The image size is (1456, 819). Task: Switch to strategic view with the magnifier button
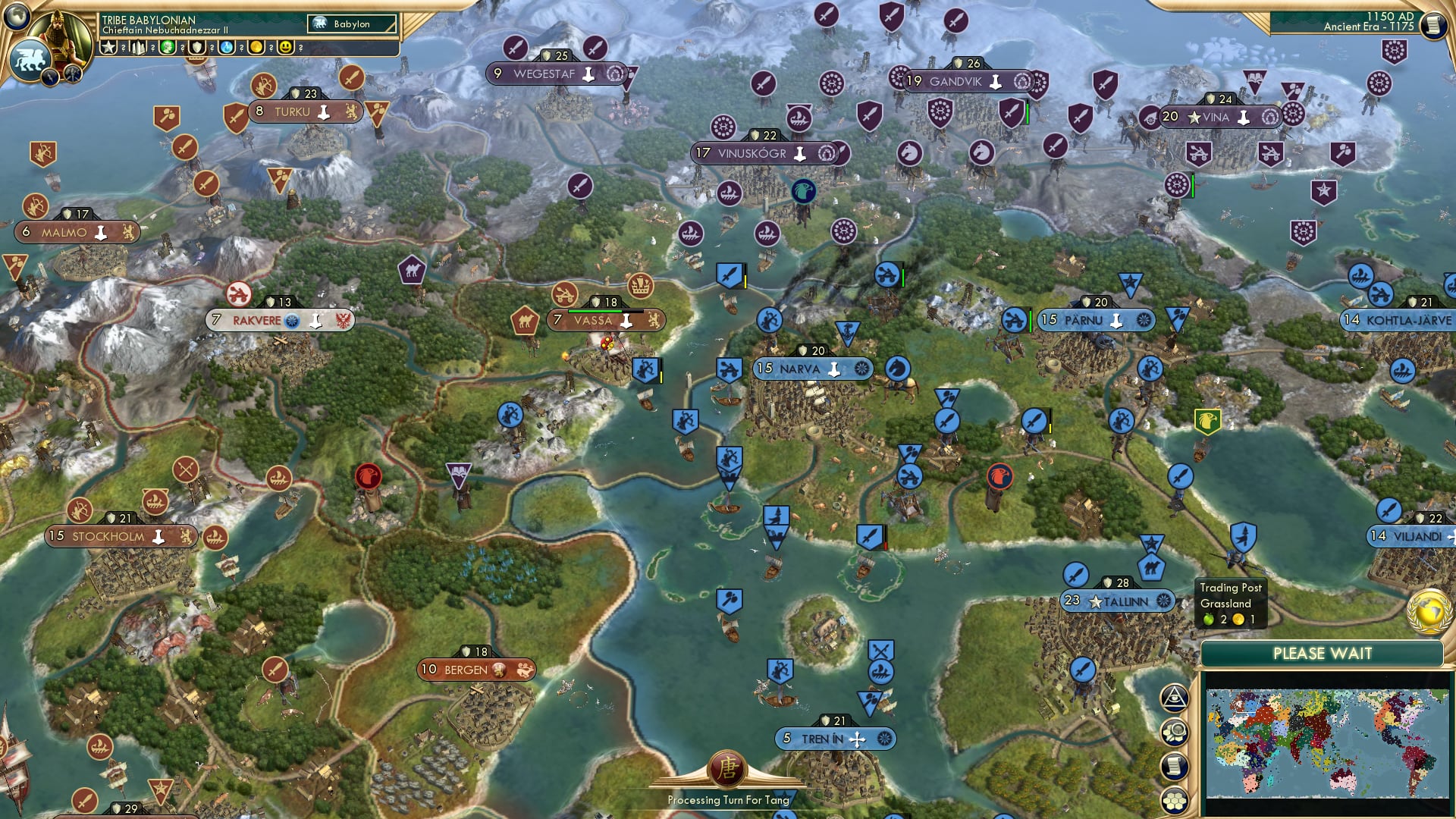(1174, 733)
